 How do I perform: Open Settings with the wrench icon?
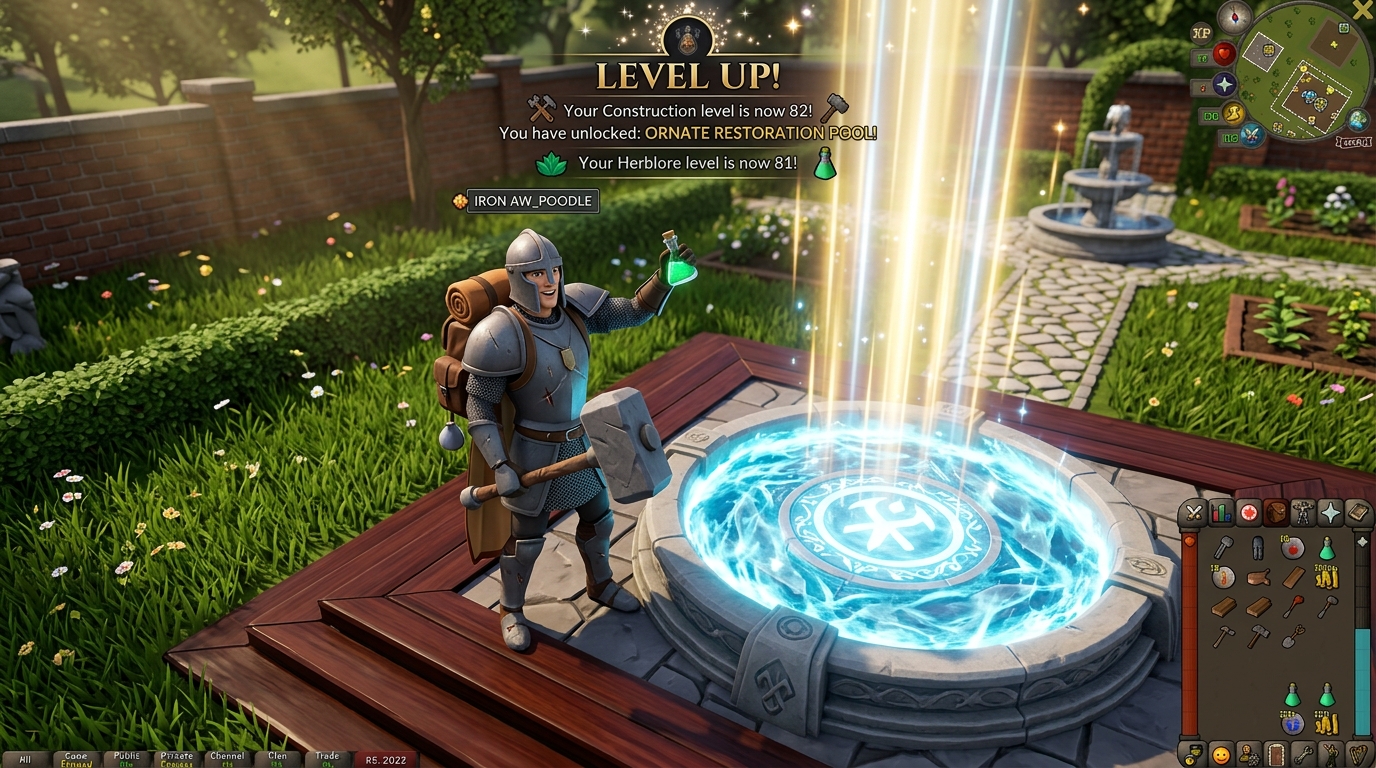1303,753
